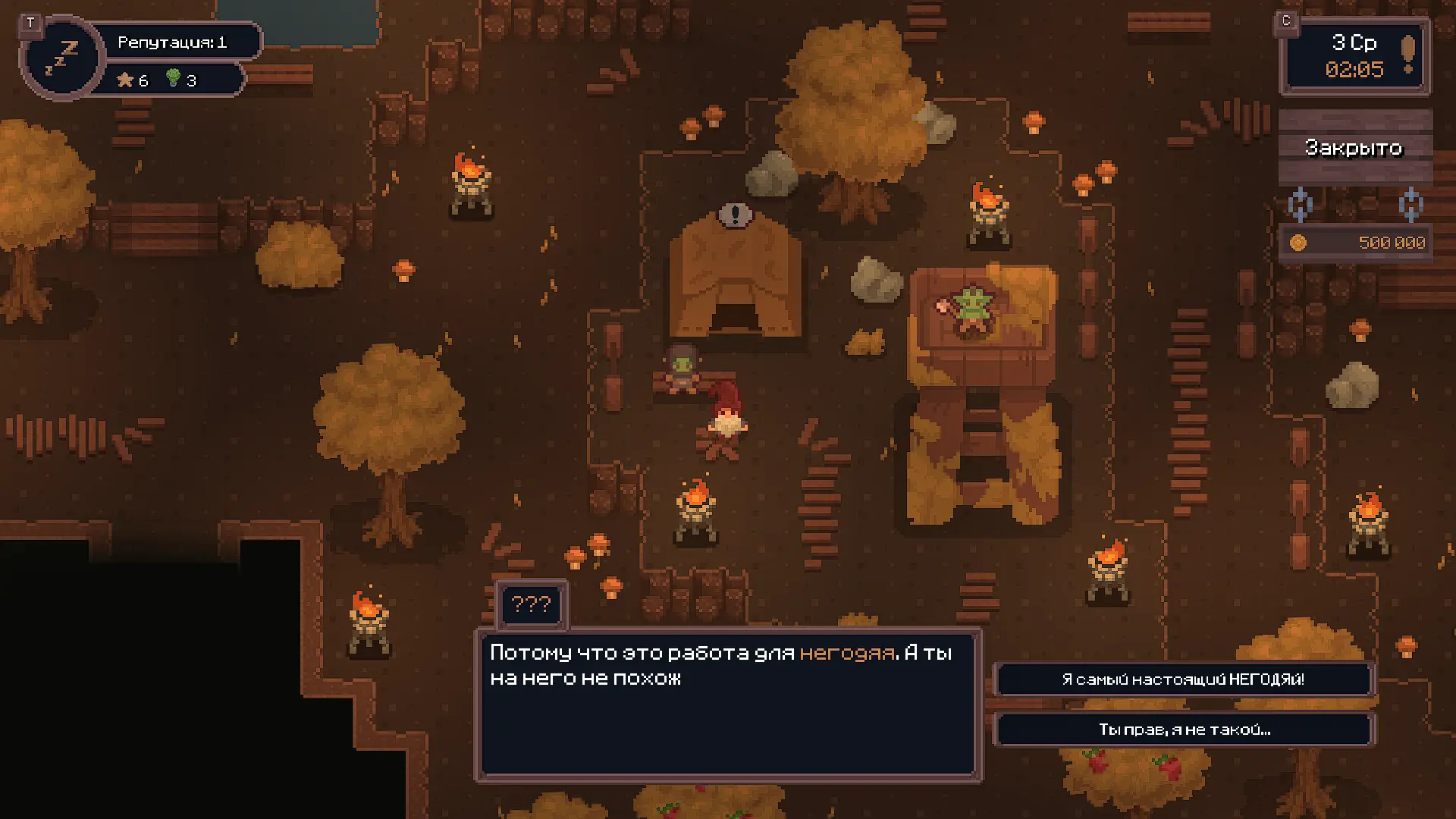Open the sleep status round icon

62,58
